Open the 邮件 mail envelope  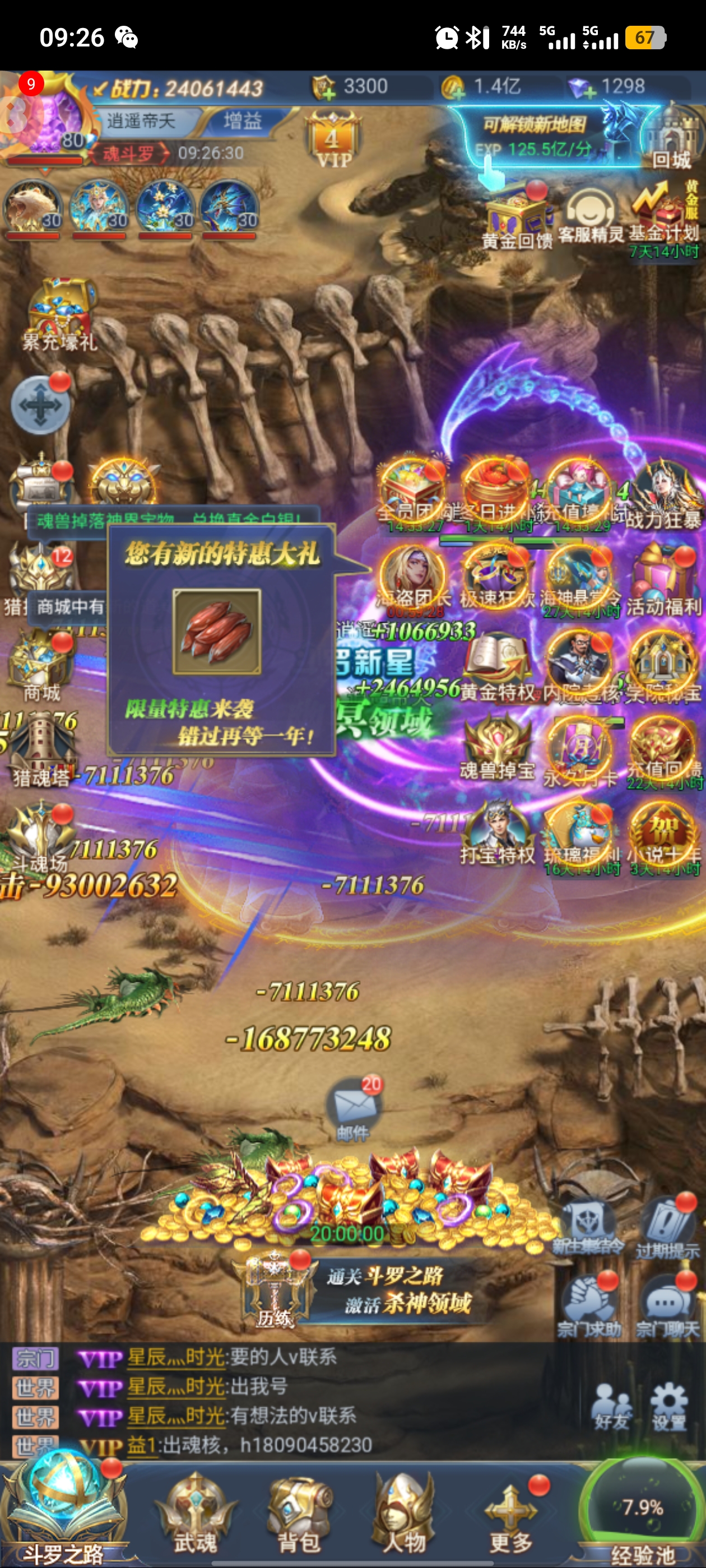pyautogui.click(x=354, y=1105)
